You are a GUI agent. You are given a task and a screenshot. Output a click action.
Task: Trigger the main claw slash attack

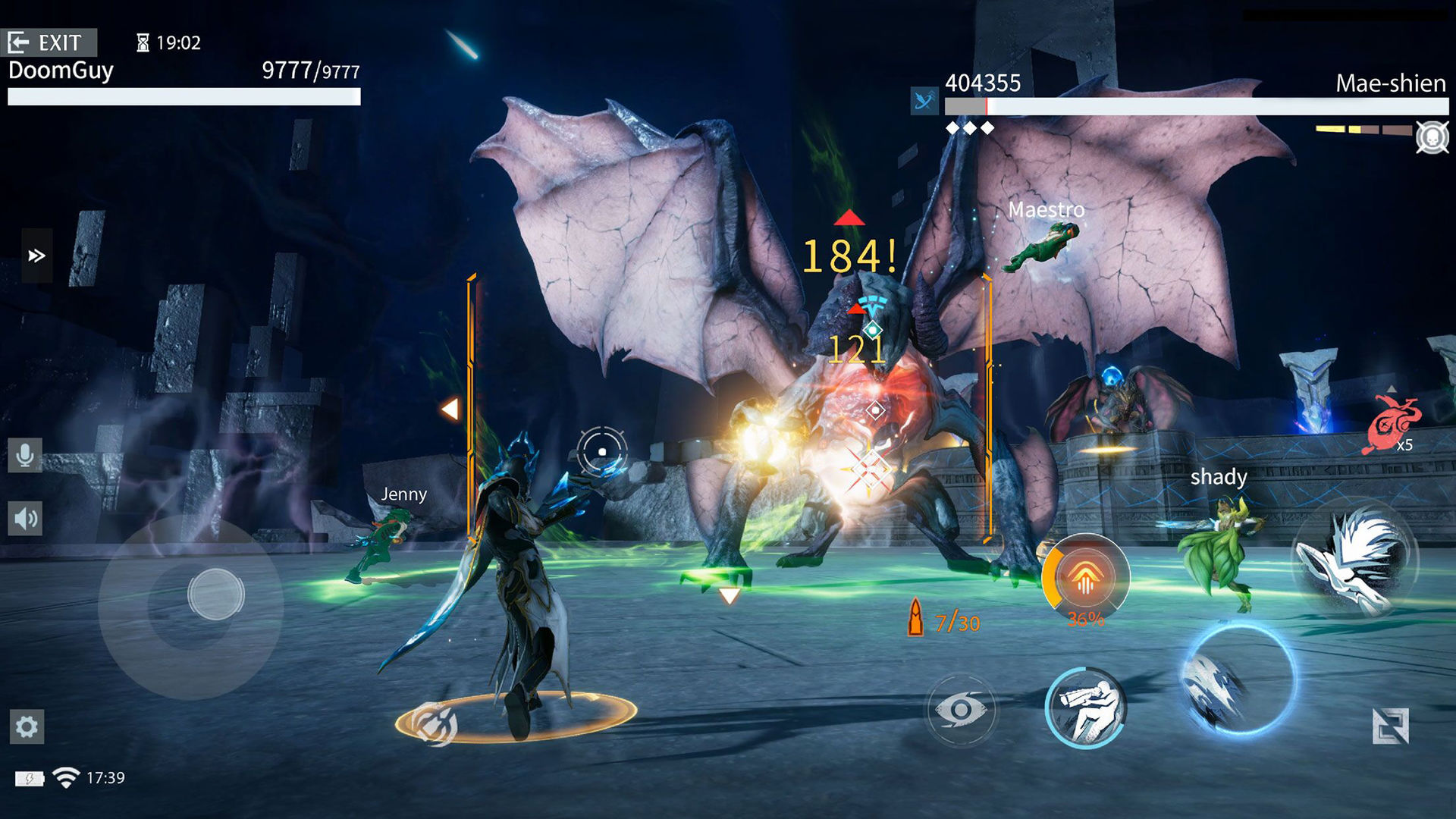tap(1239, 679)
